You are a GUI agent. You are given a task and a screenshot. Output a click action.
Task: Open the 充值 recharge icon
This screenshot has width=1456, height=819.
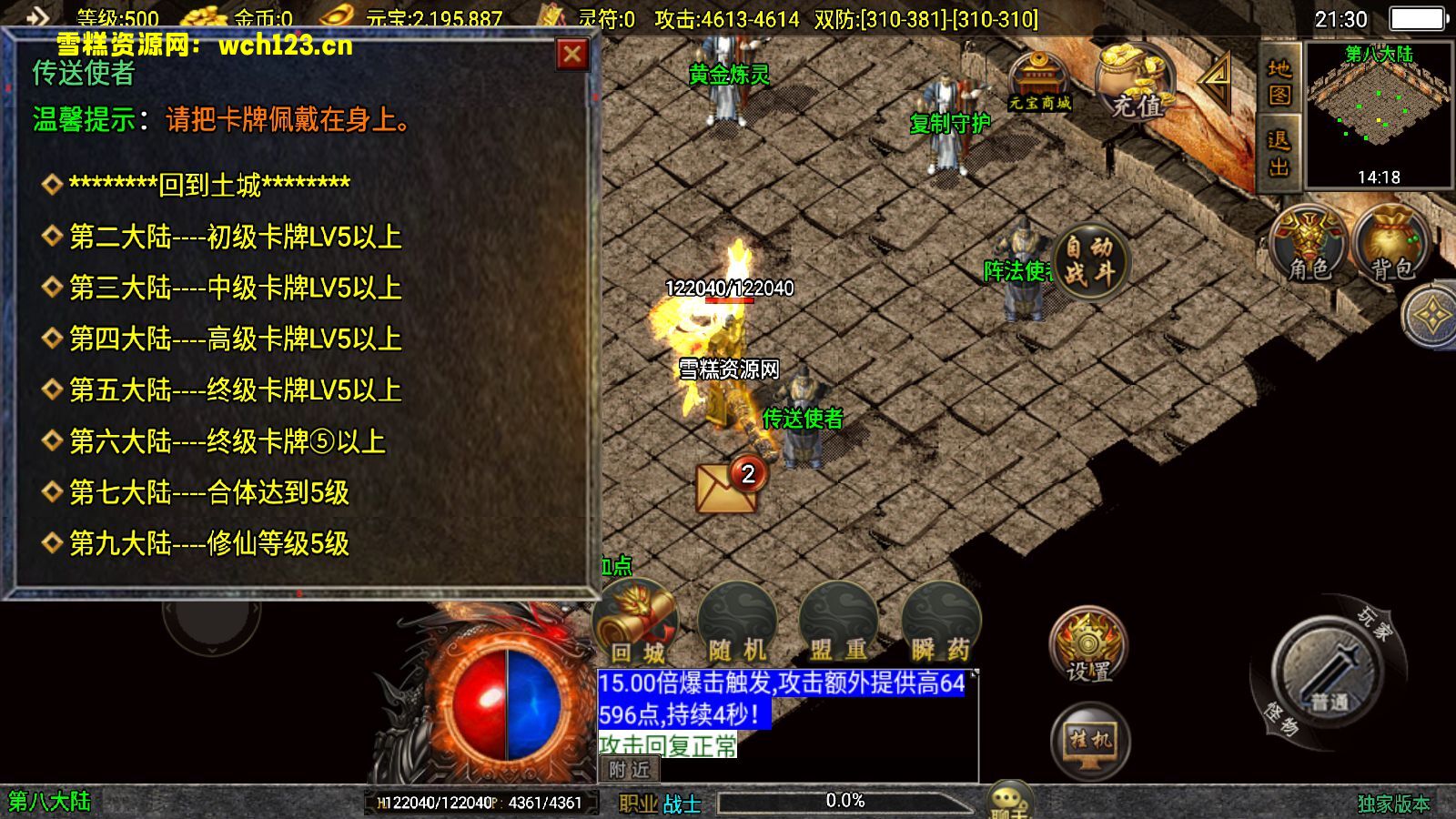pos(1135,82)
